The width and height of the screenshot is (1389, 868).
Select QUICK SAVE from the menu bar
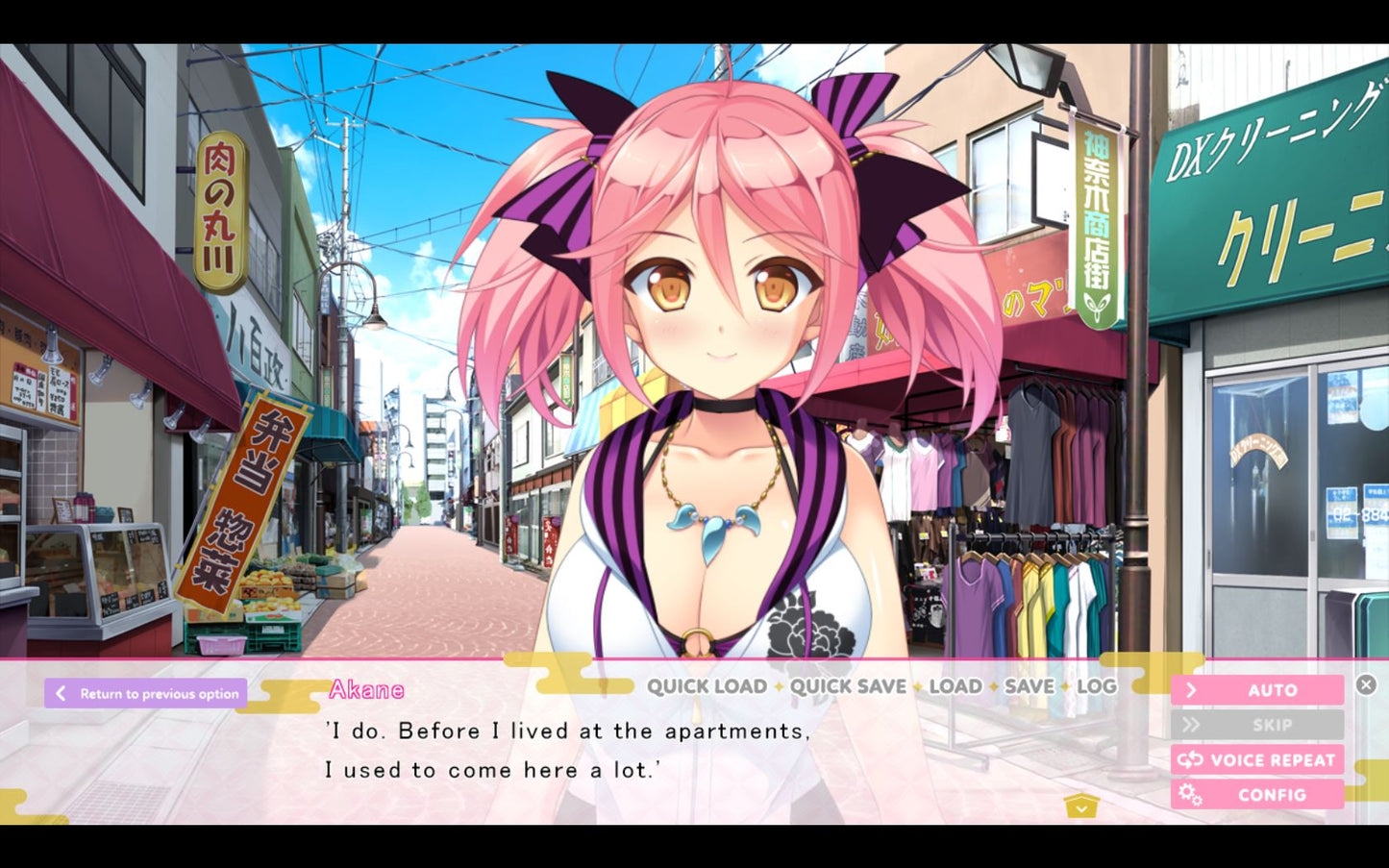[850, 686]
